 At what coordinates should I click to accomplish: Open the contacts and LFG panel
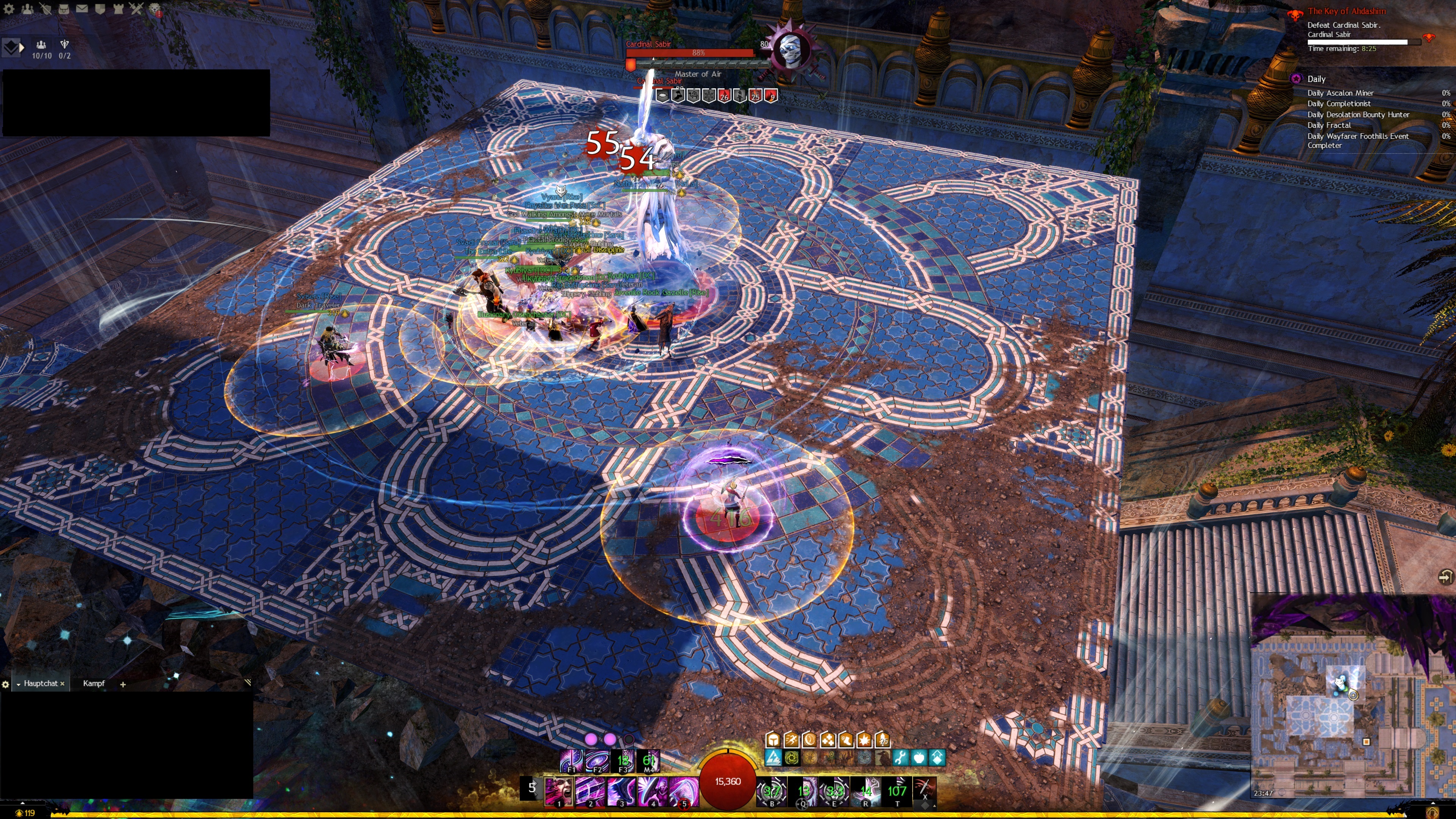click(27, 9)
